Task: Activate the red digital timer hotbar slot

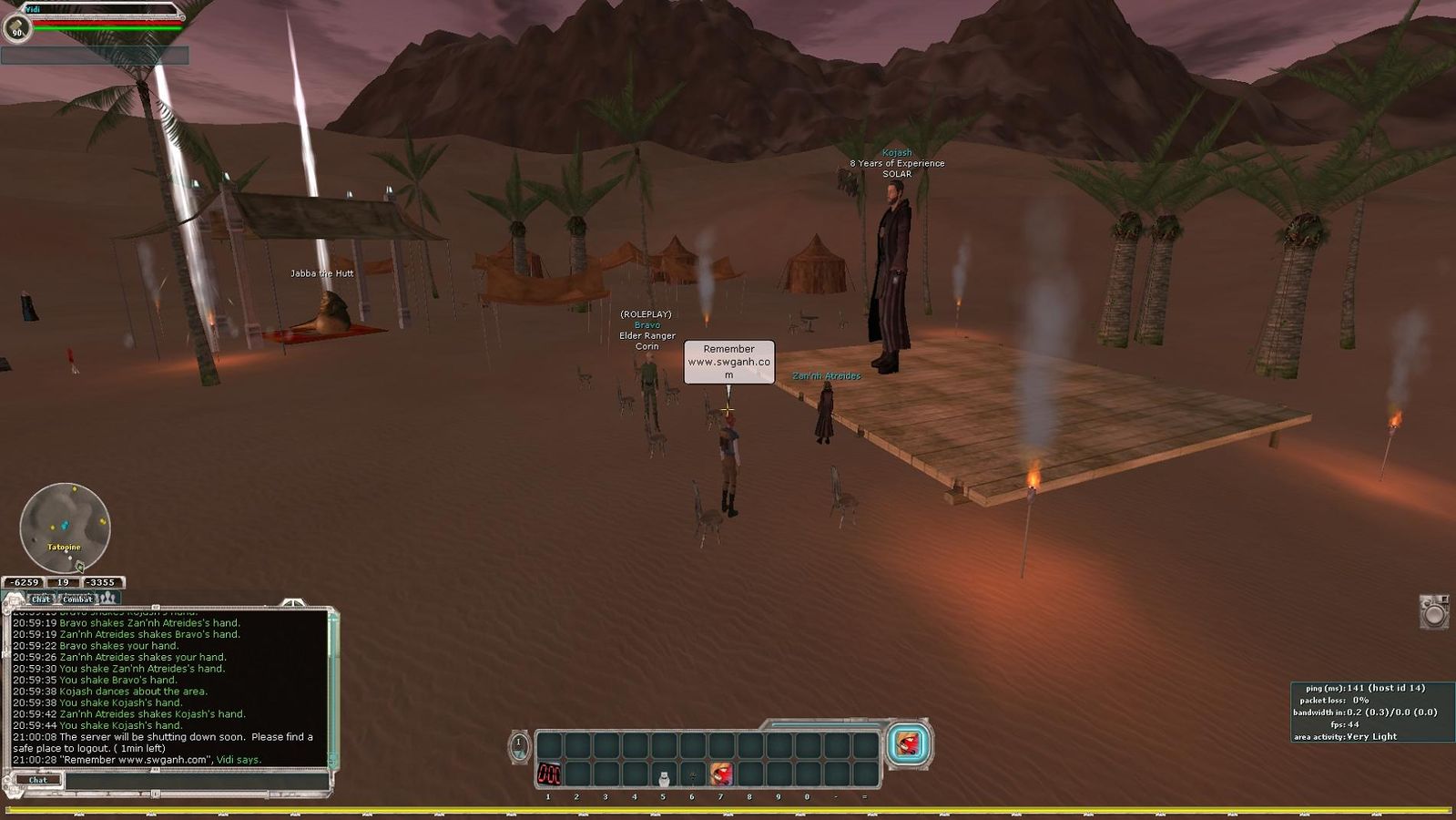Action: click(549, 774)
